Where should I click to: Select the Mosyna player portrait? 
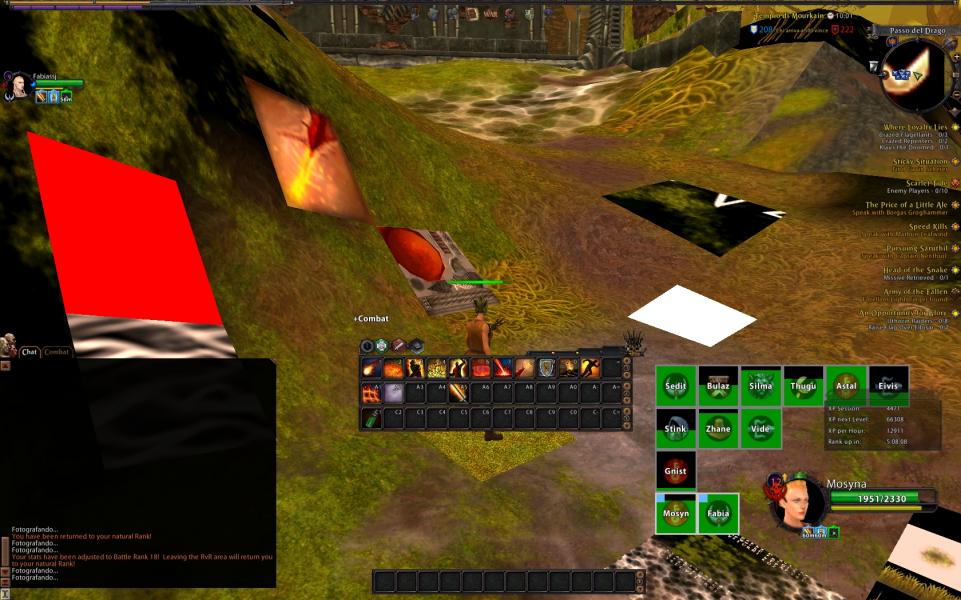click(798, 502)
